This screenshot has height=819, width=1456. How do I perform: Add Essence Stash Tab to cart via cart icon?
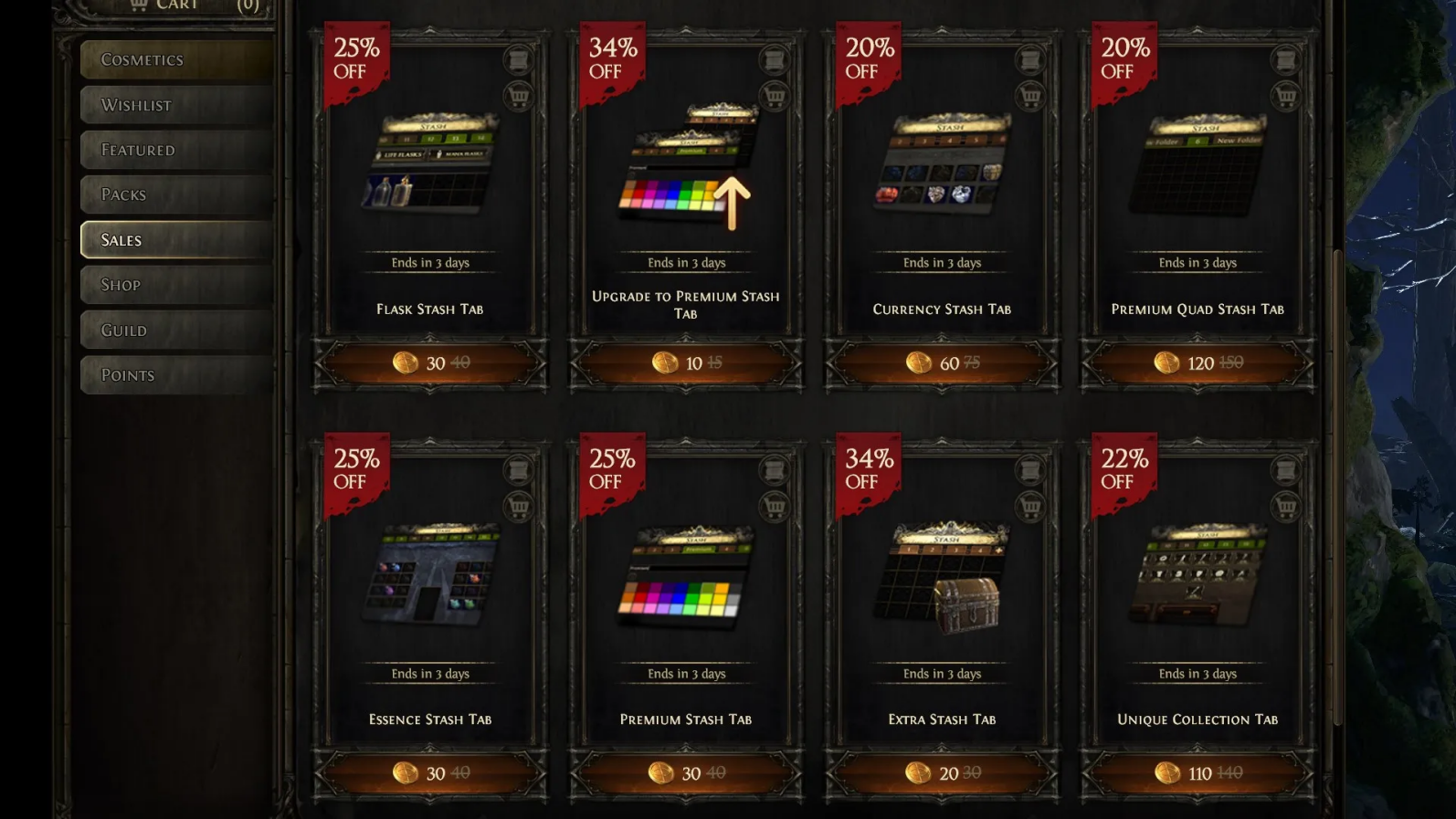pyautogui.click(x=519, y=507)
